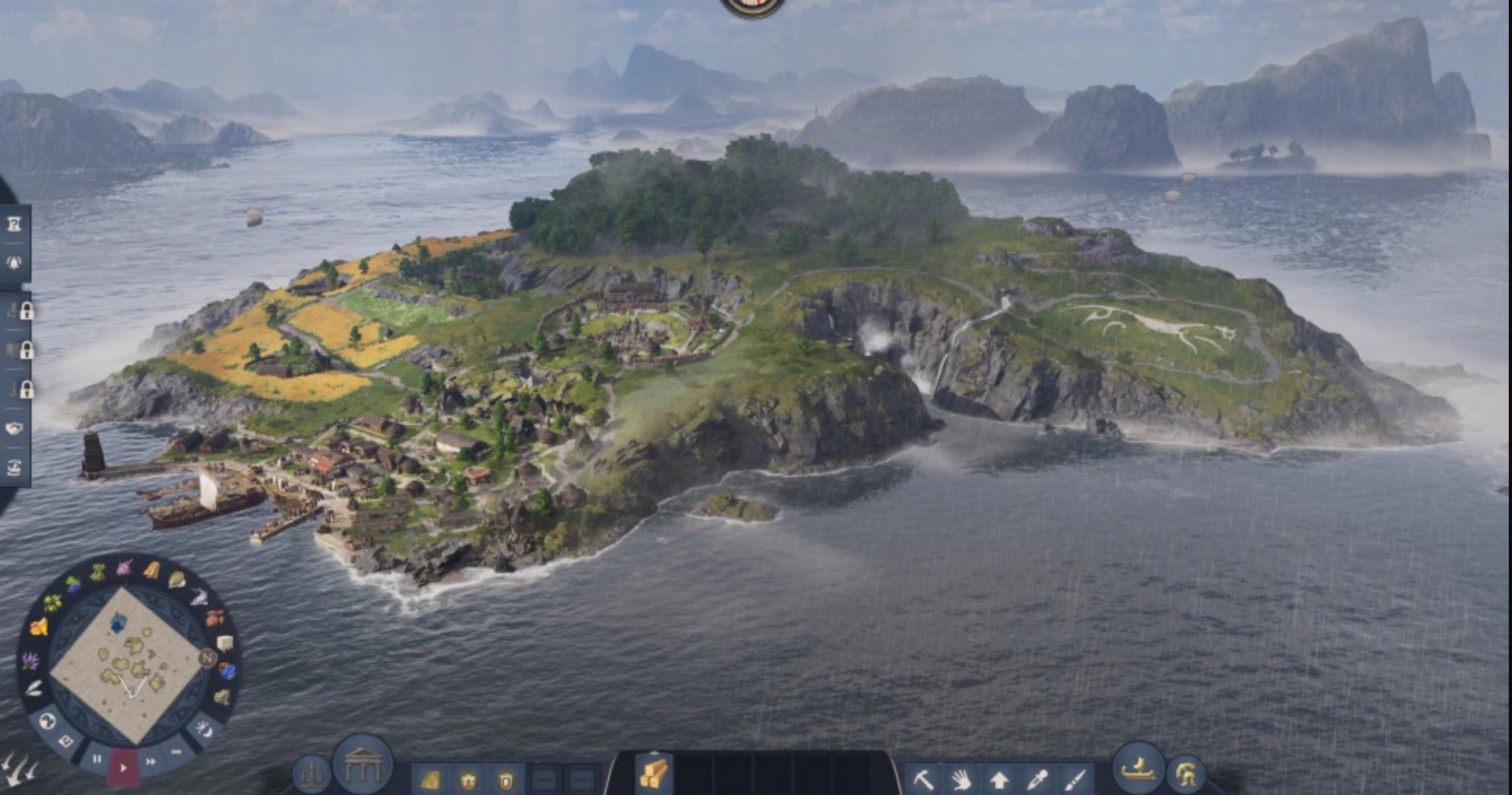1512x795 pixels.
Task: Select the paintbrush tool
Action: (x=1075, y=779)
